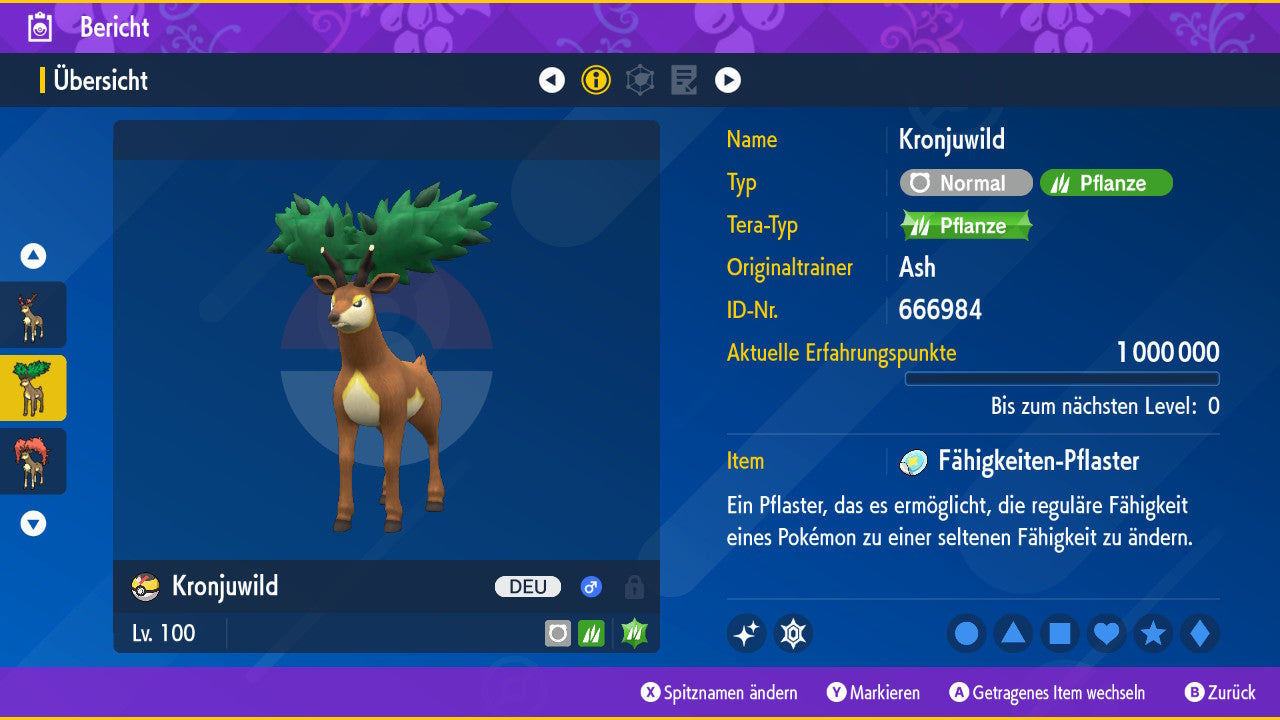Go to the next summary page arrow
1280x720 pixels.
pos(728,80)
